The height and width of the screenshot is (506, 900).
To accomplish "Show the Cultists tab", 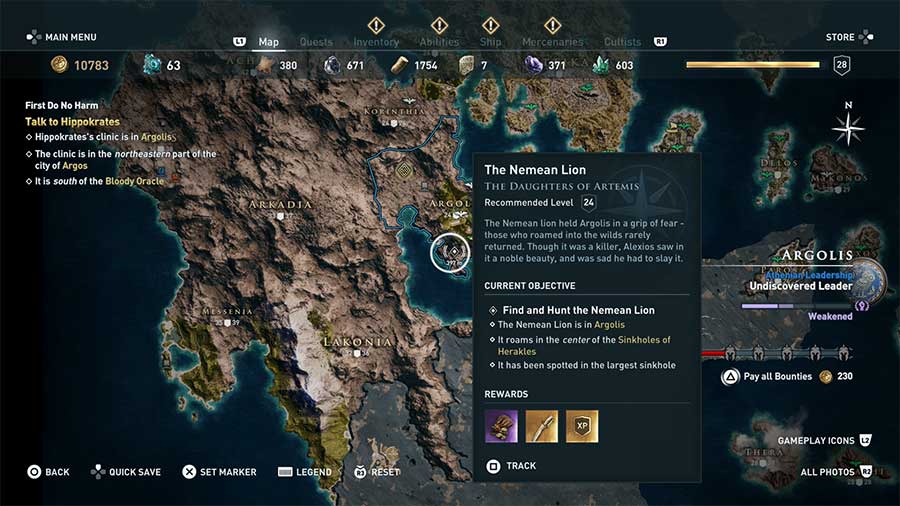I will (623, 42).
